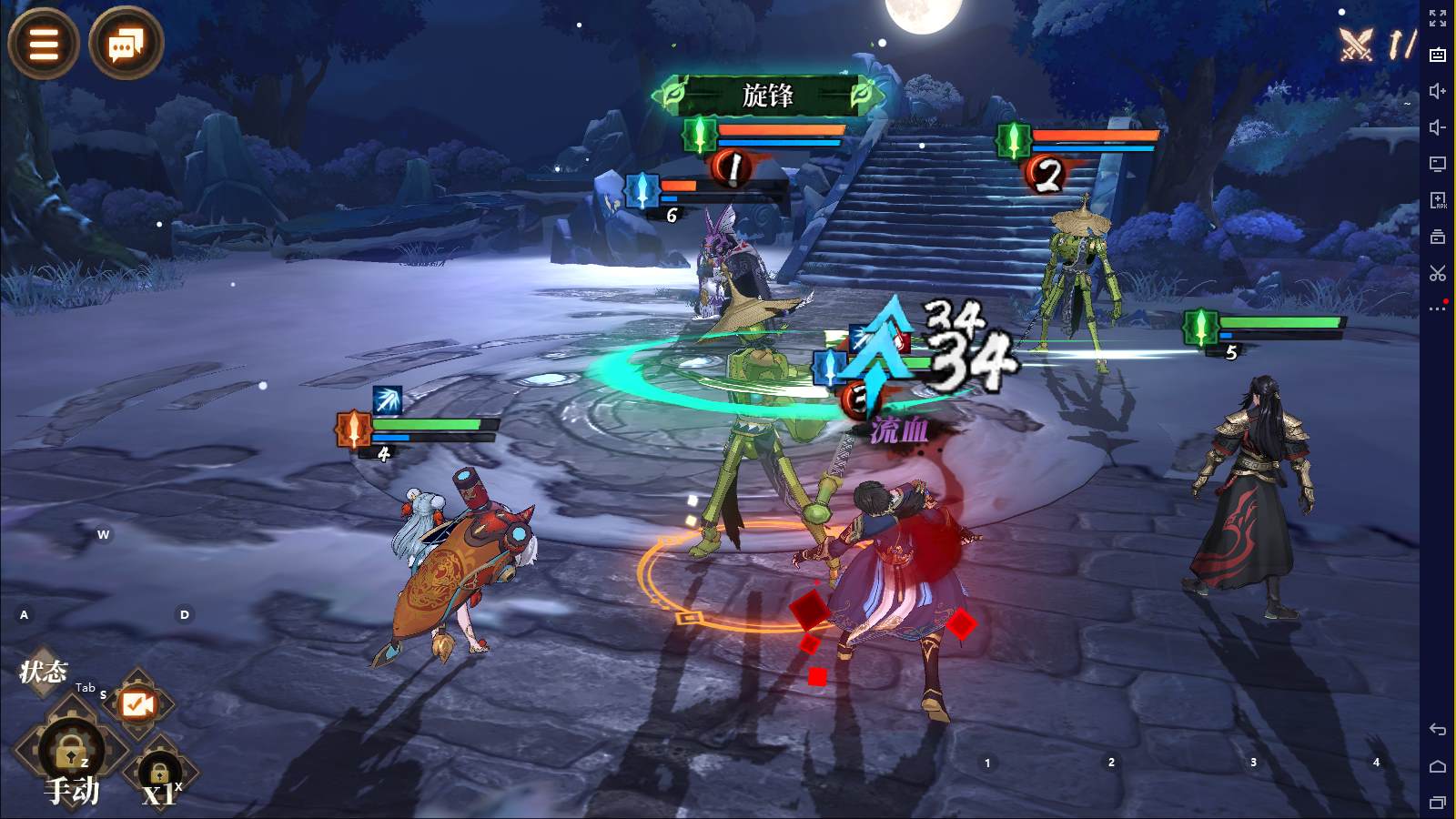1456x819 pixels.
Task: Open the chat bubble window
Action: 126,43
